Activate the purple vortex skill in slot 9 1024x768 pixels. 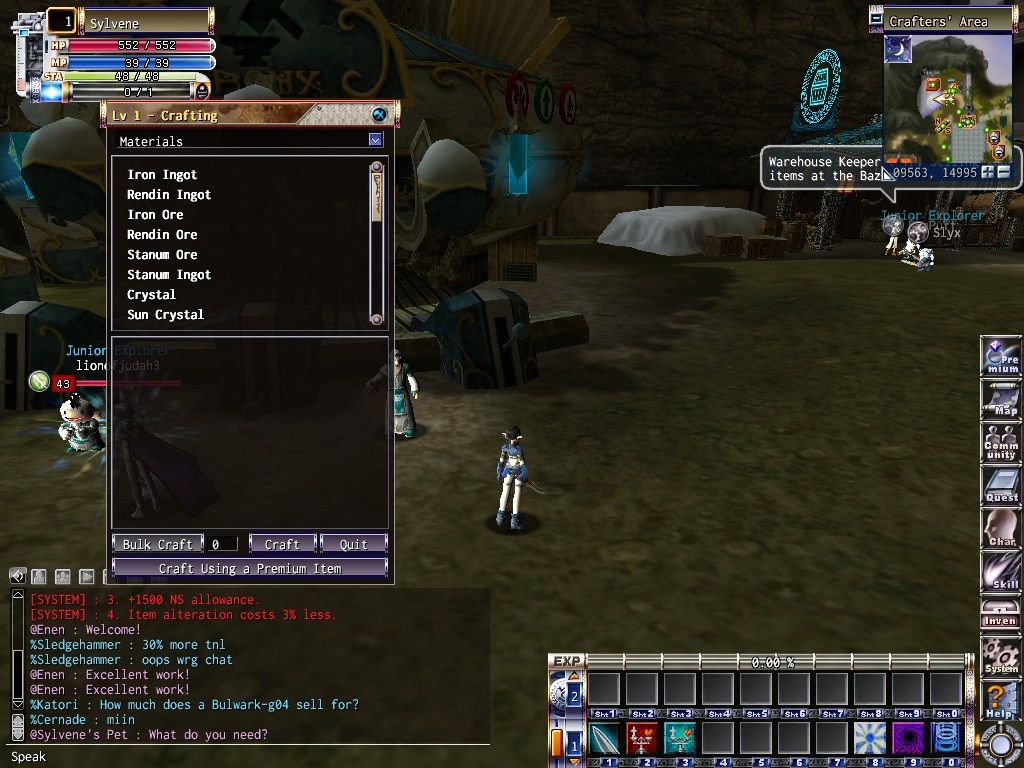coord(908,739)
